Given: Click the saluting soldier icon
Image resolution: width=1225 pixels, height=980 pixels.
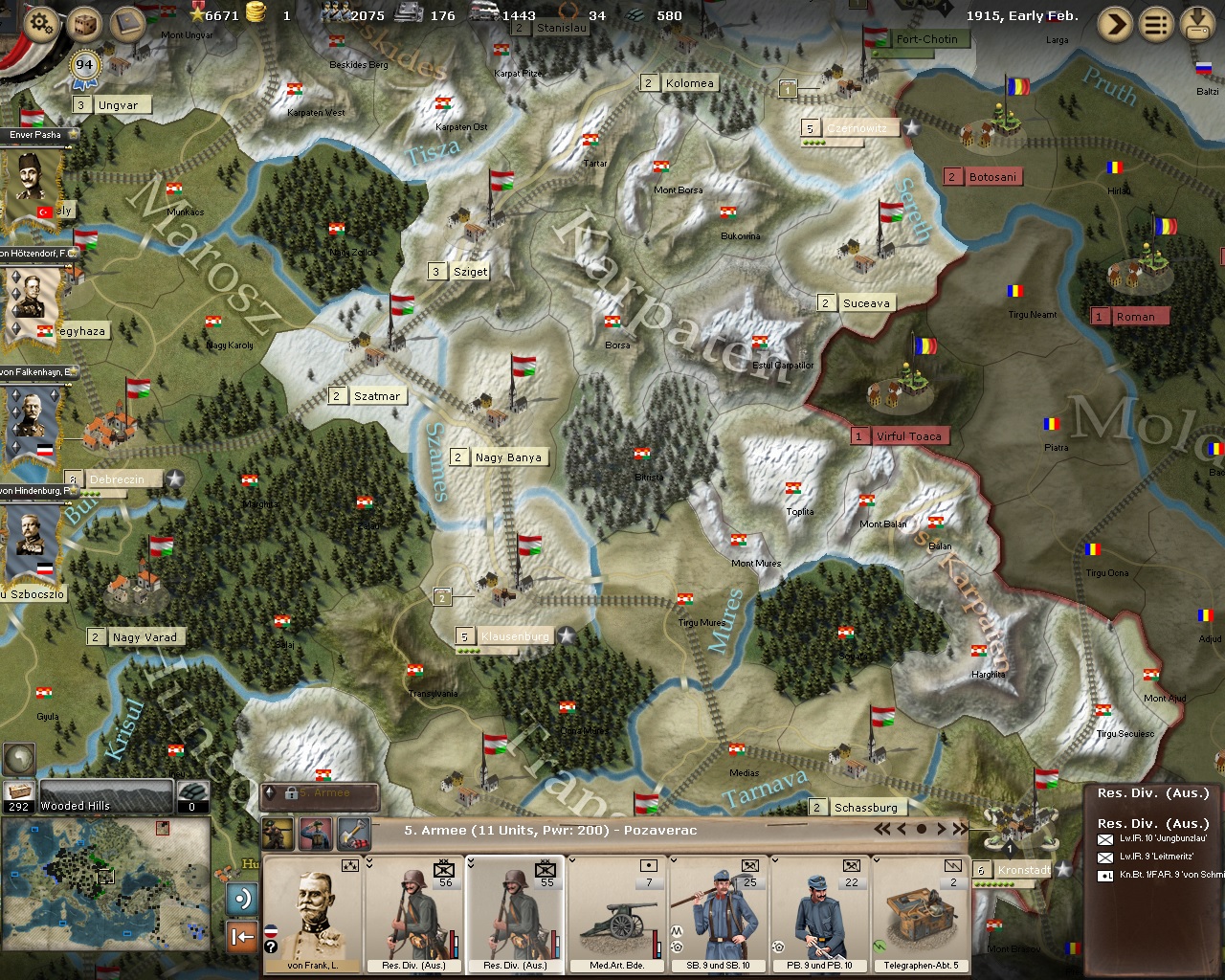Looking at the screenshot, I should [316, 834].
